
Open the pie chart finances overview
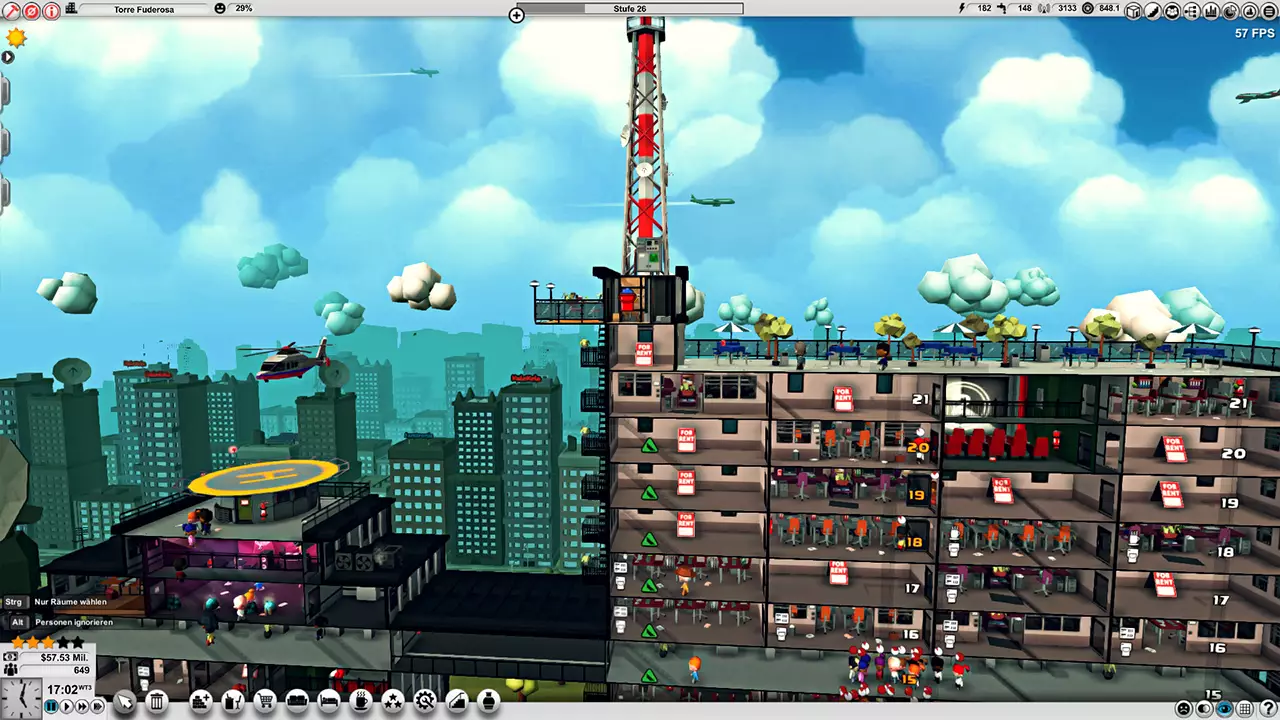point(1230,11)
